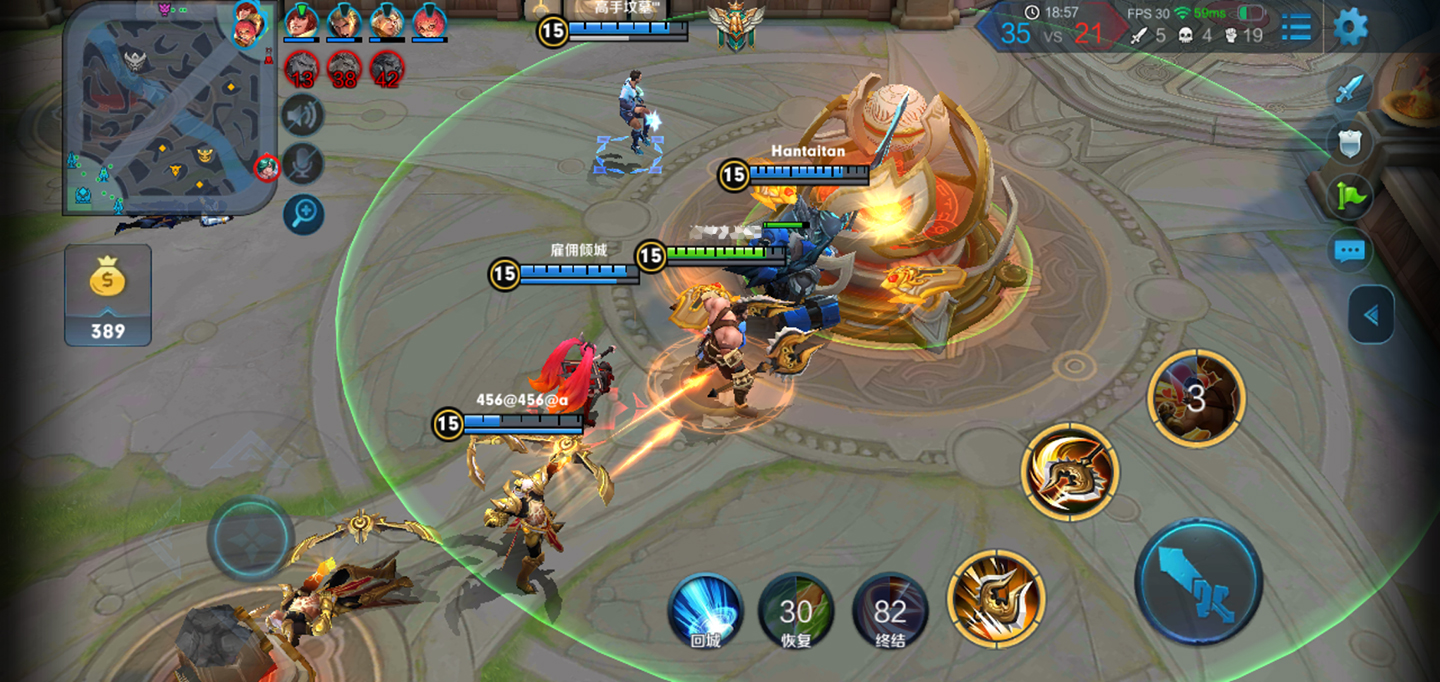
Task: Perform the basic attack button
Action: 1198,582
